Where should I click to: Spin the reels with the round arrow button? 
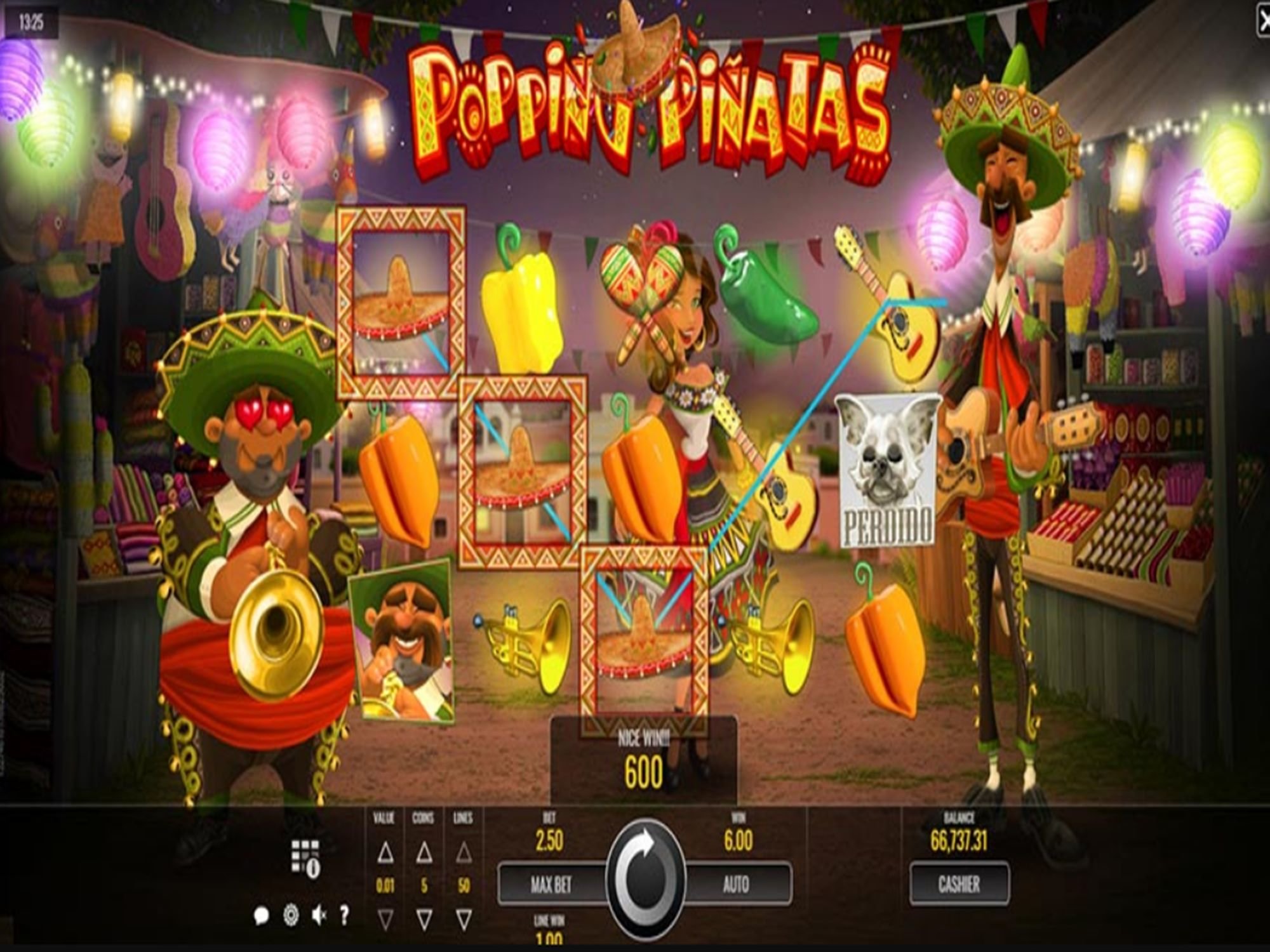pyautogui.click(x=645, y=878)
